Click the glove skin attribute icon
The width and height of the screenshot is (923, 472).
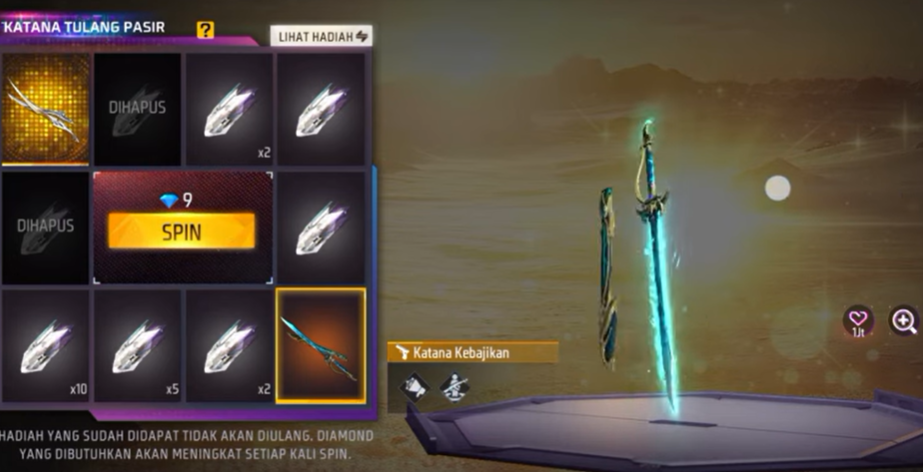pyautogui.click(x=414, y=386)
